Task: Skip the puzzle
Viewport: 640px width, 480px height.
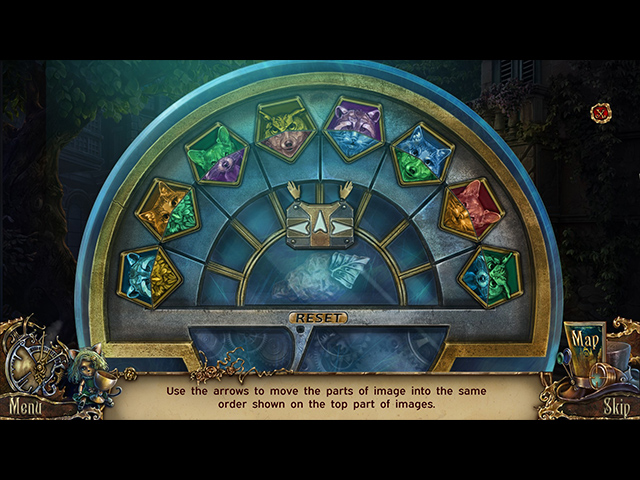Action: [x=616, y=407]
